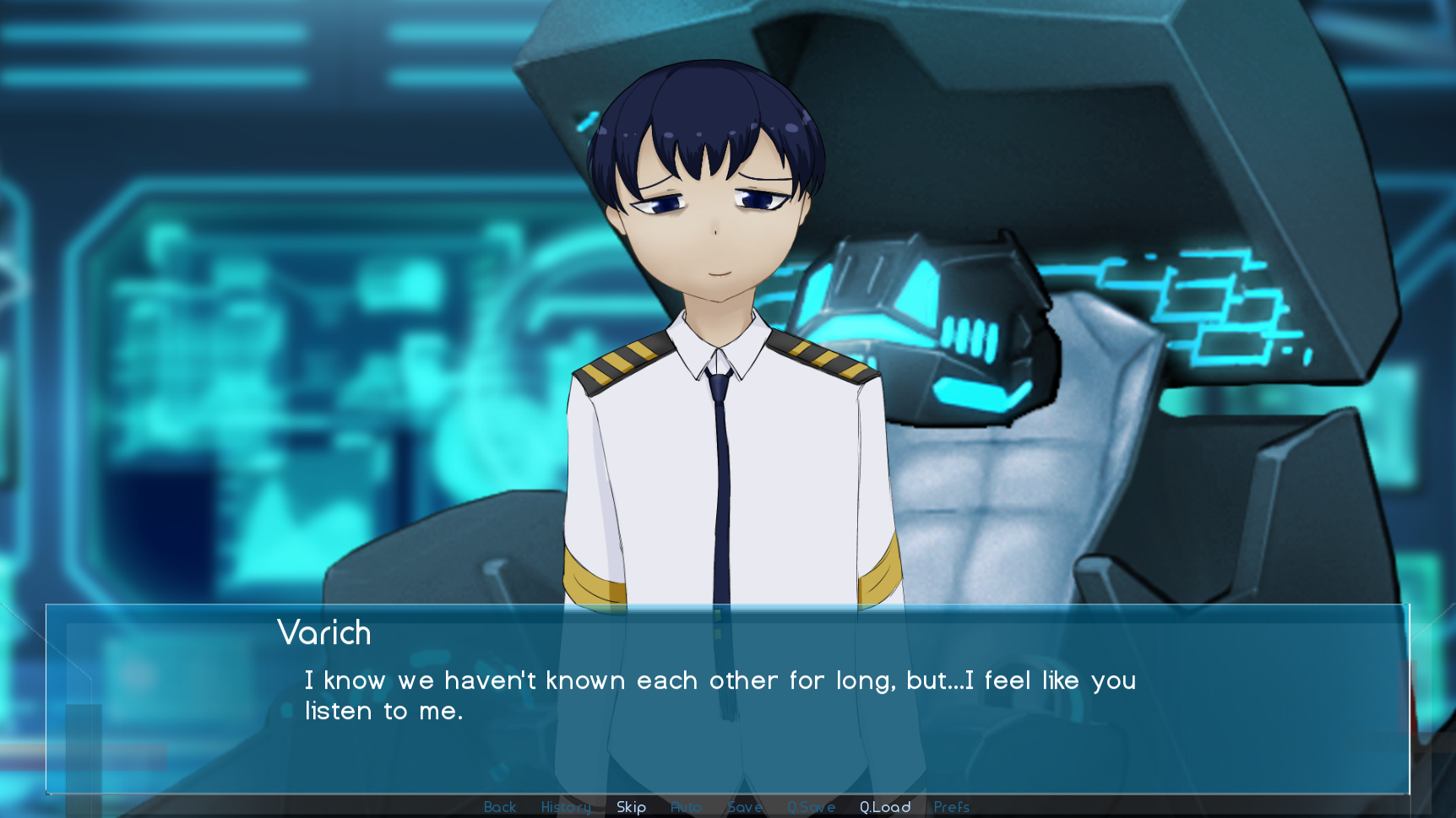Quick load with Q.Load
Viewport: 1456px width, 818px height.
coord(885,807)
